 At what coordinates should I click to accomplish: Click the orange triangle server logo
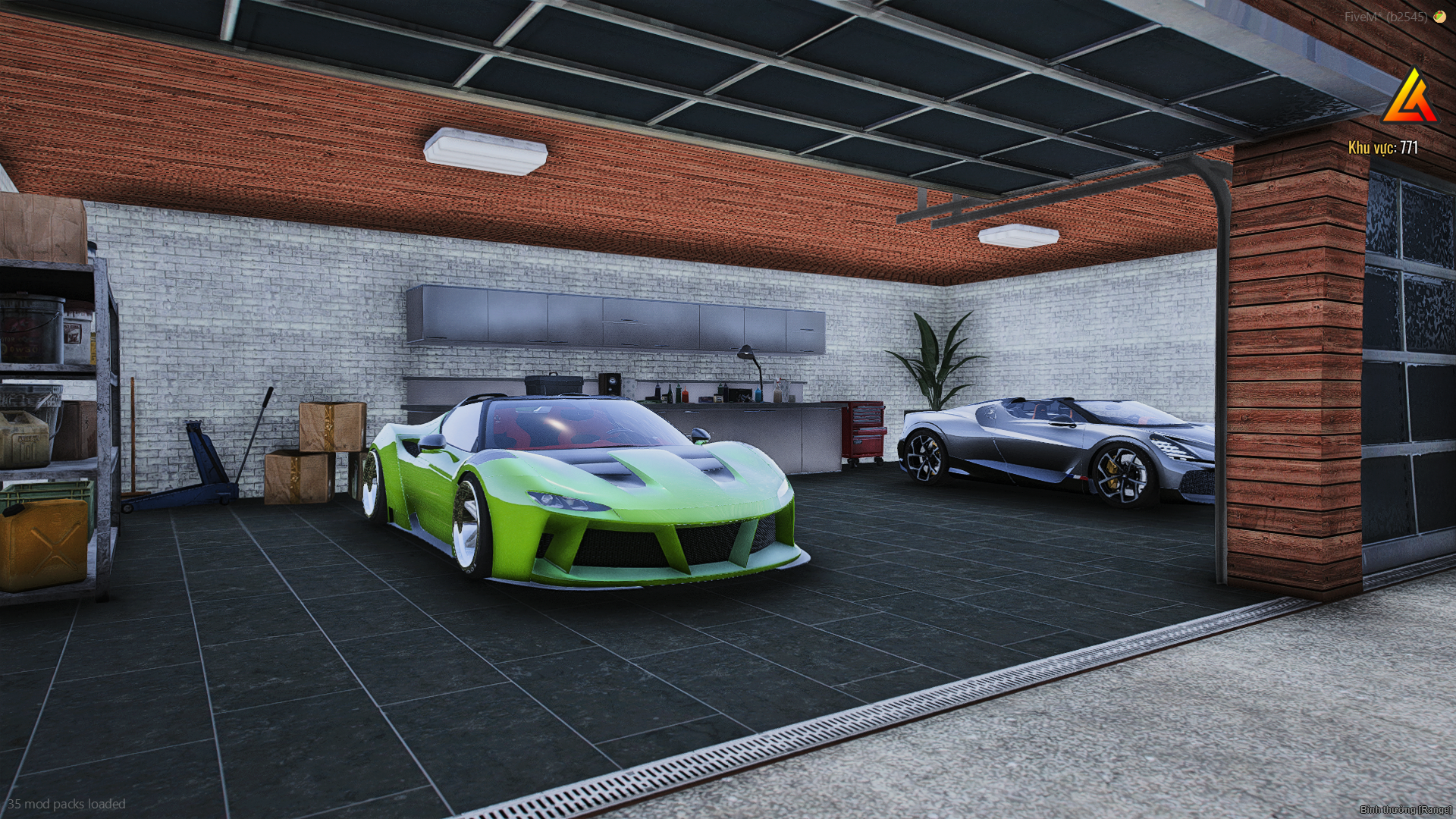pos(1409,99)
